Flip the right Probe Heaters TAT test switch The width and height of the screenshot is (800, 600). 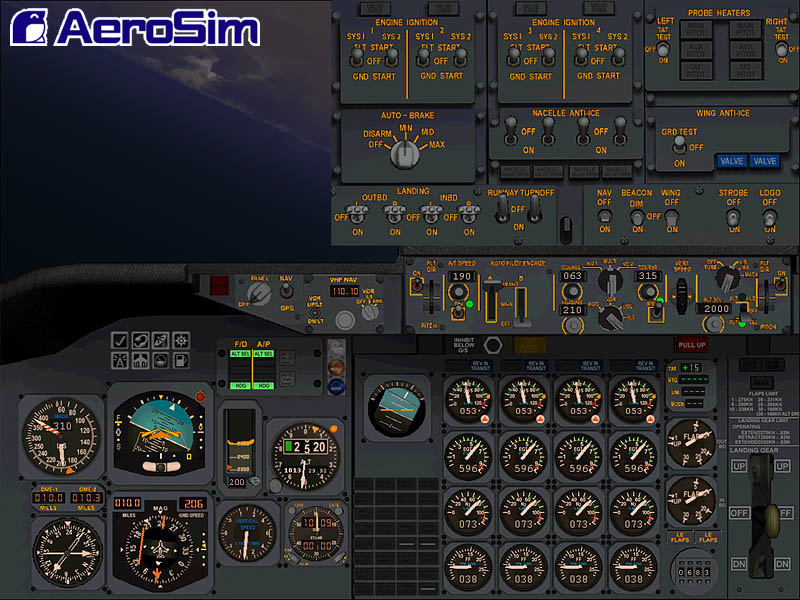click(781, 46)
